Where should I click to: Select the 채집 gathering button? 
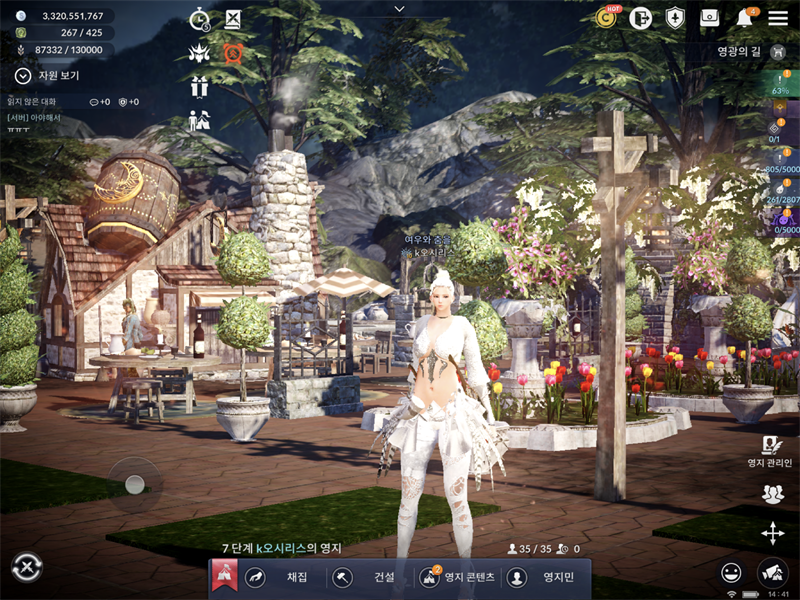point(281,577)
